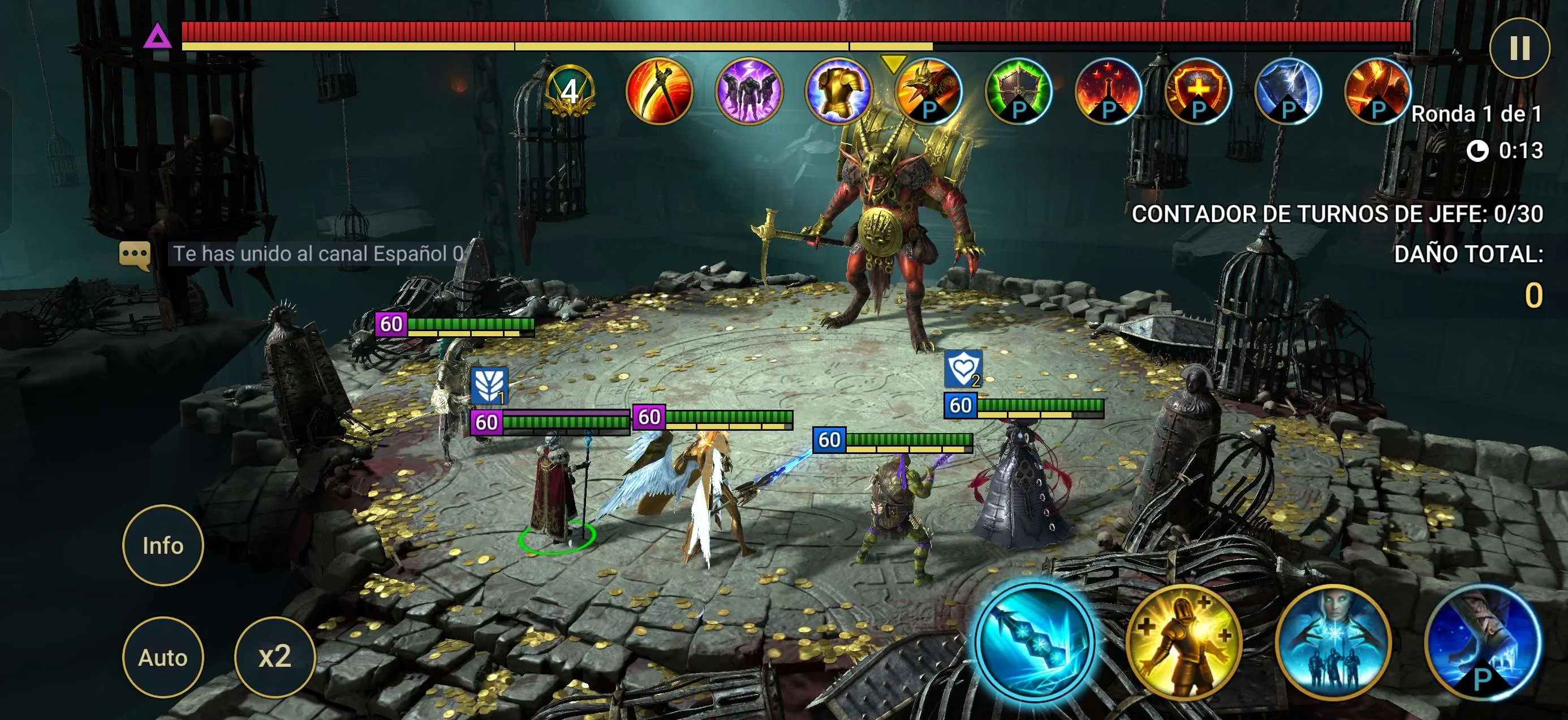Screen dimensions: 1568x720
Task: Toggle Auto battle mode
Action: (162, 657)
